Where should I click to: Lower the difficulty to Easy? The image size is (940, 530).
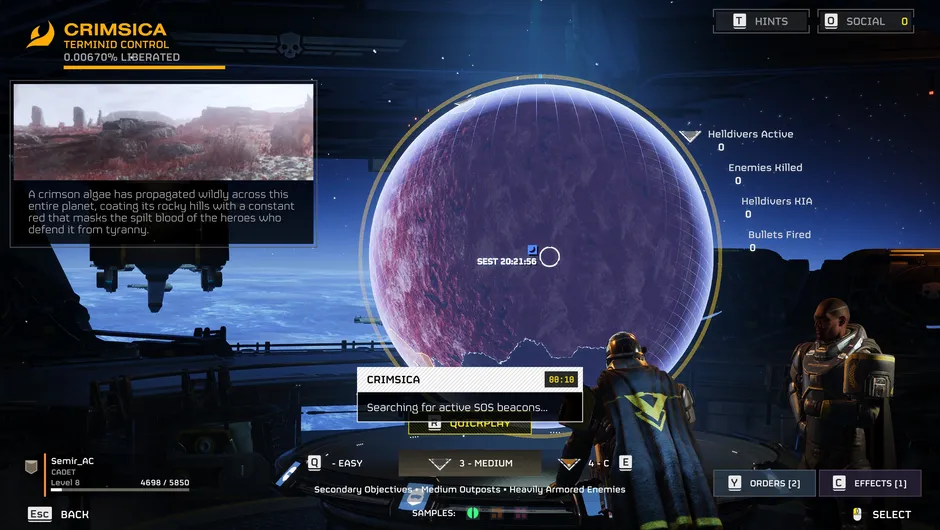point(336,463)
